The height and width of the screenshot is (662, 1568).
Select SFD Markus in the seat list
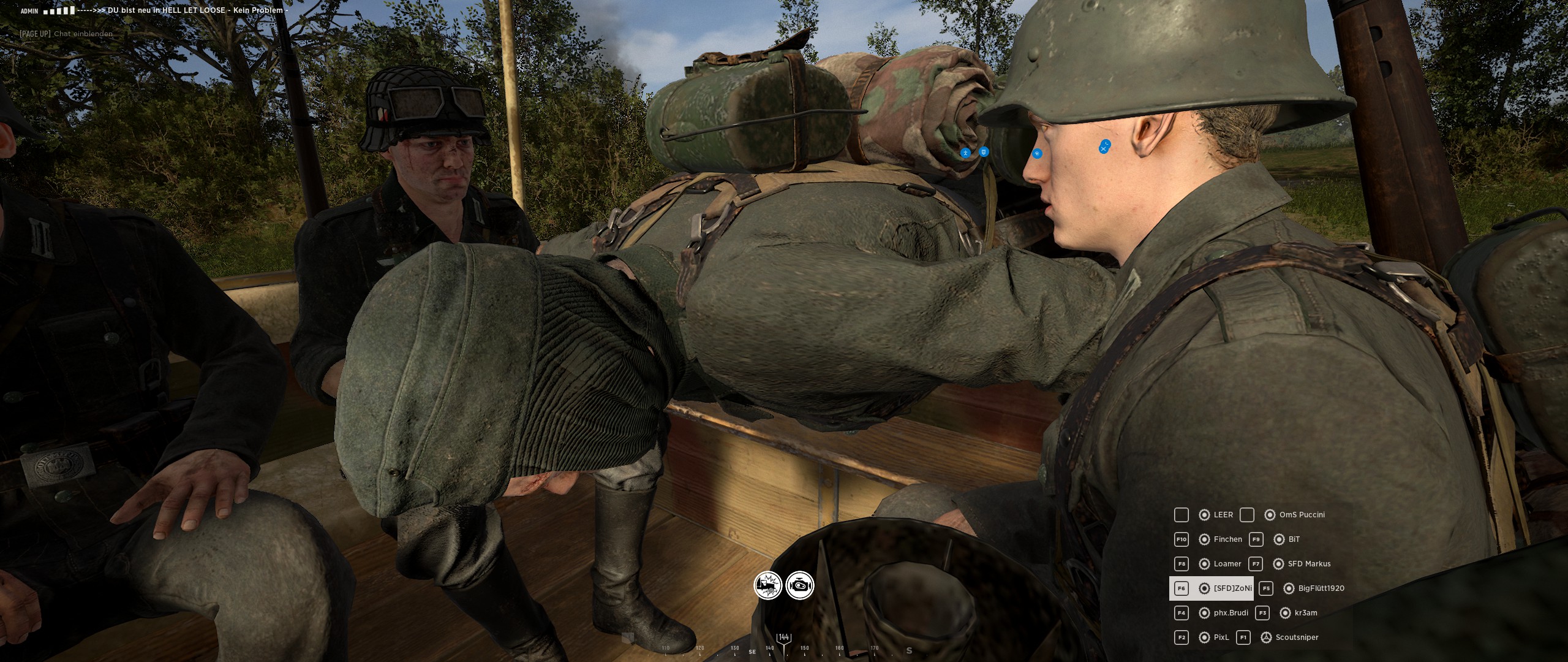pyautogui.click(x=1309, y=564)
